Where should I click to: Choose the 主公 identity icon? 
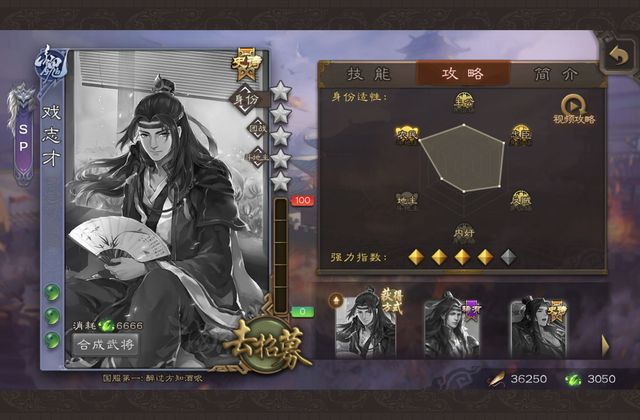click(x=463, y=100)
